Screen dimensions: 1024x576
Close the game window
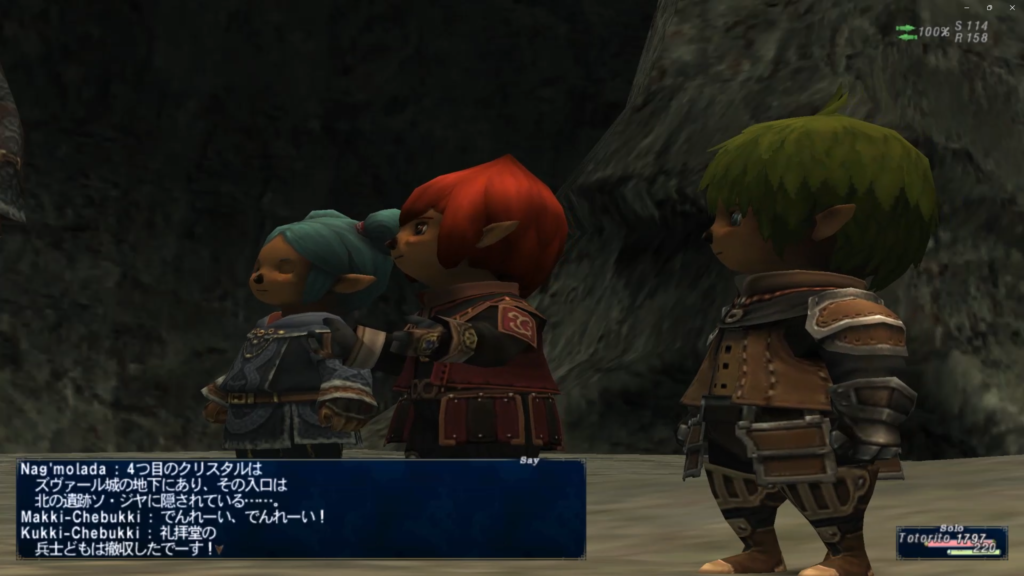coord(1010,7)
